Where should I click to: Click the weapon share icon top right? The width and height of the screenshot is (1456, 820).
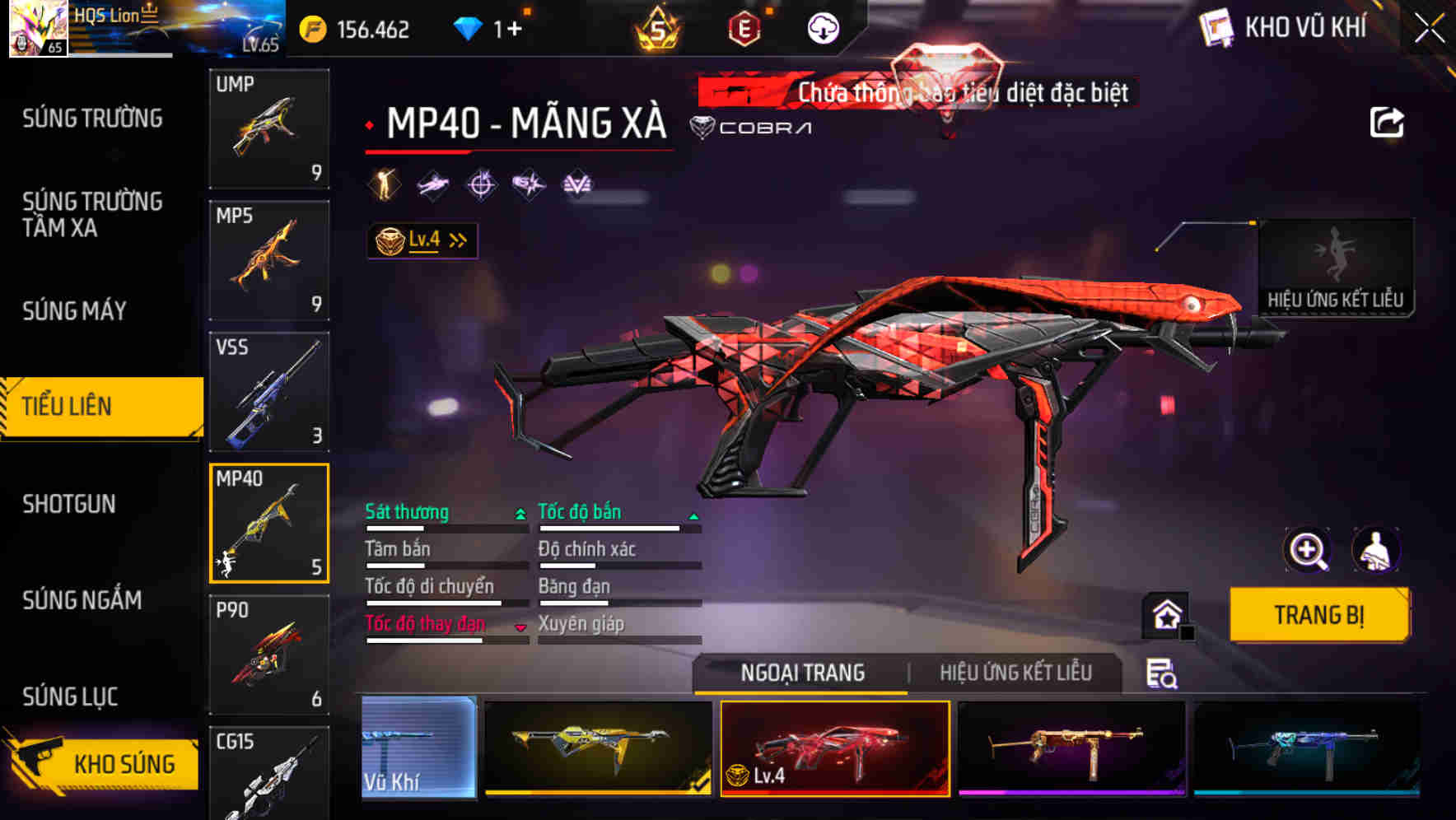tap(1388, 121)
